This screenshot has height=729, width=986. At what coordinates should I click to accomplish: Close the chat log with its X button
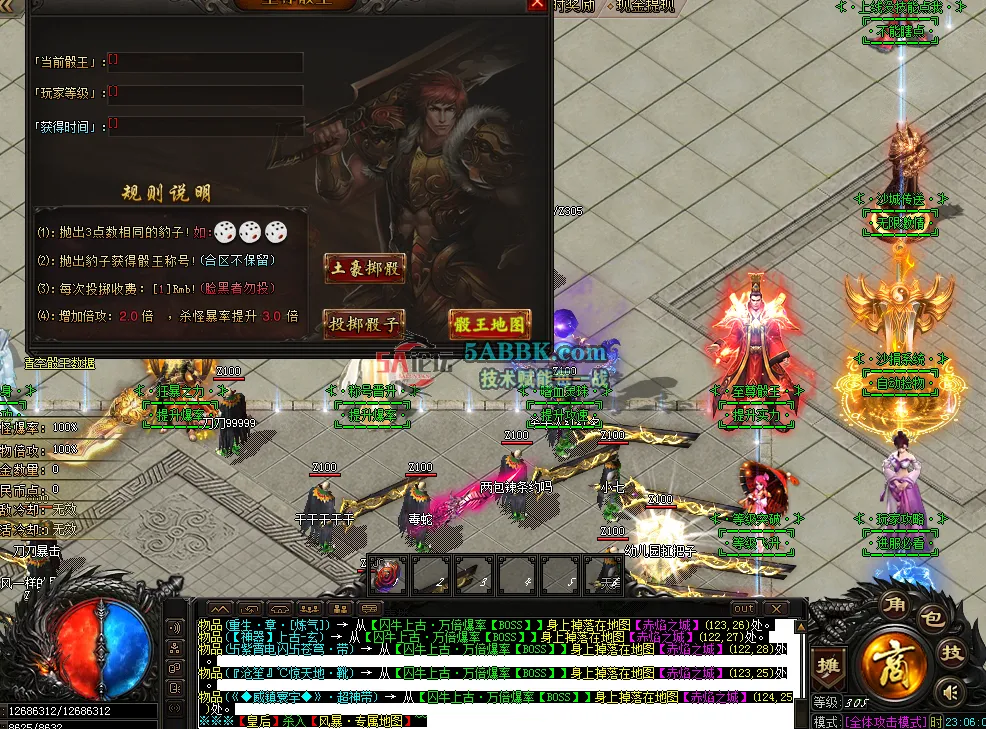[775, 608]
